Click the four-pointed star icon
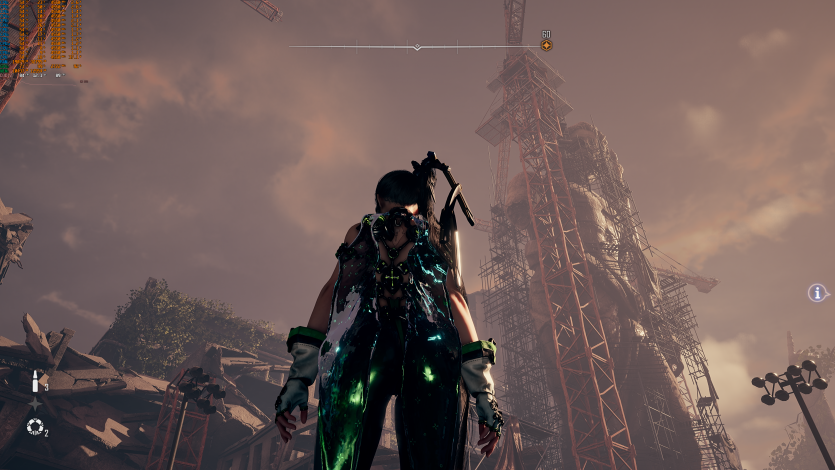 pos(35,404)
